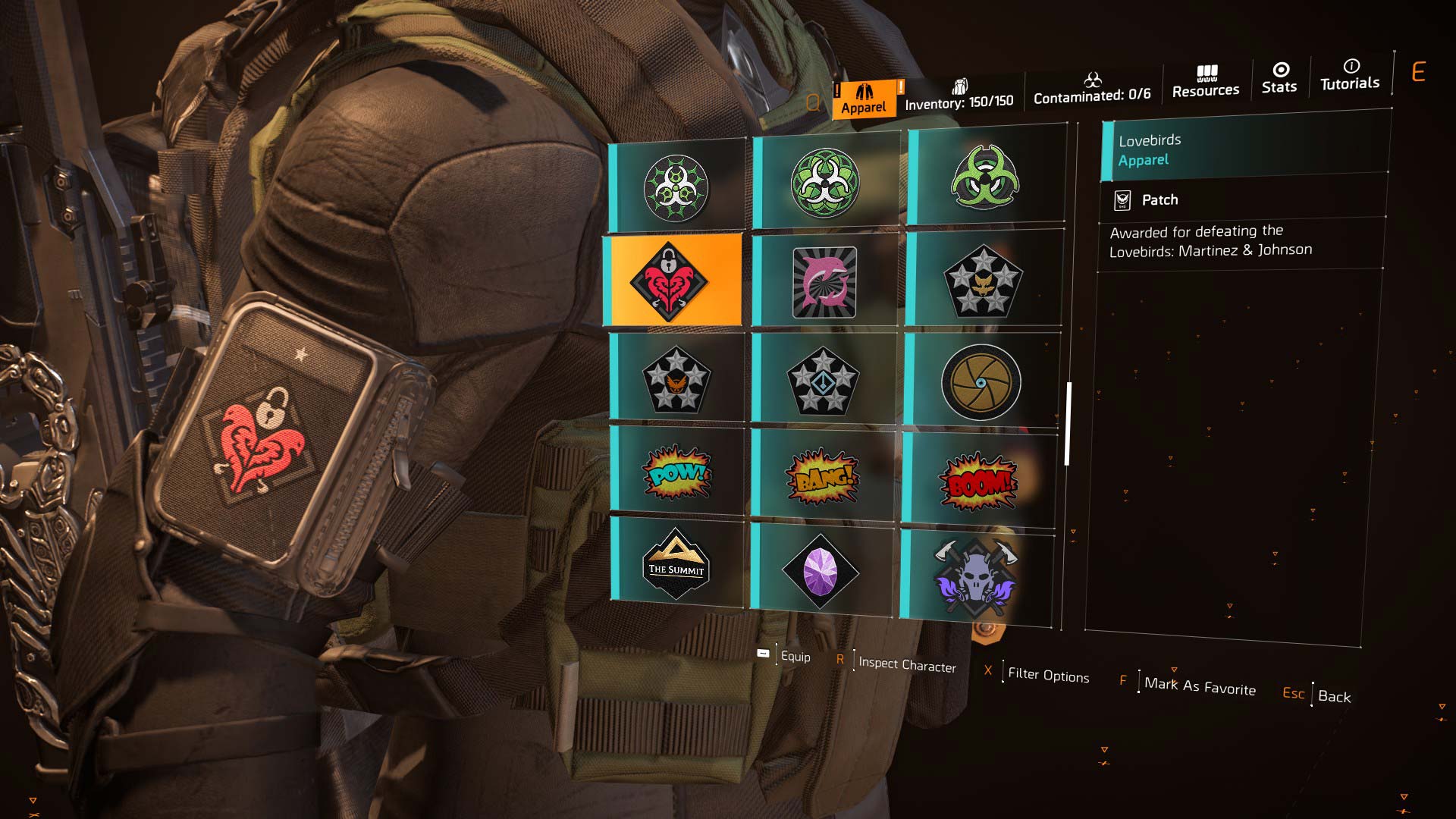1456x819 pixels.
Task: Open Filter Options
Action: click(1048, 675)
